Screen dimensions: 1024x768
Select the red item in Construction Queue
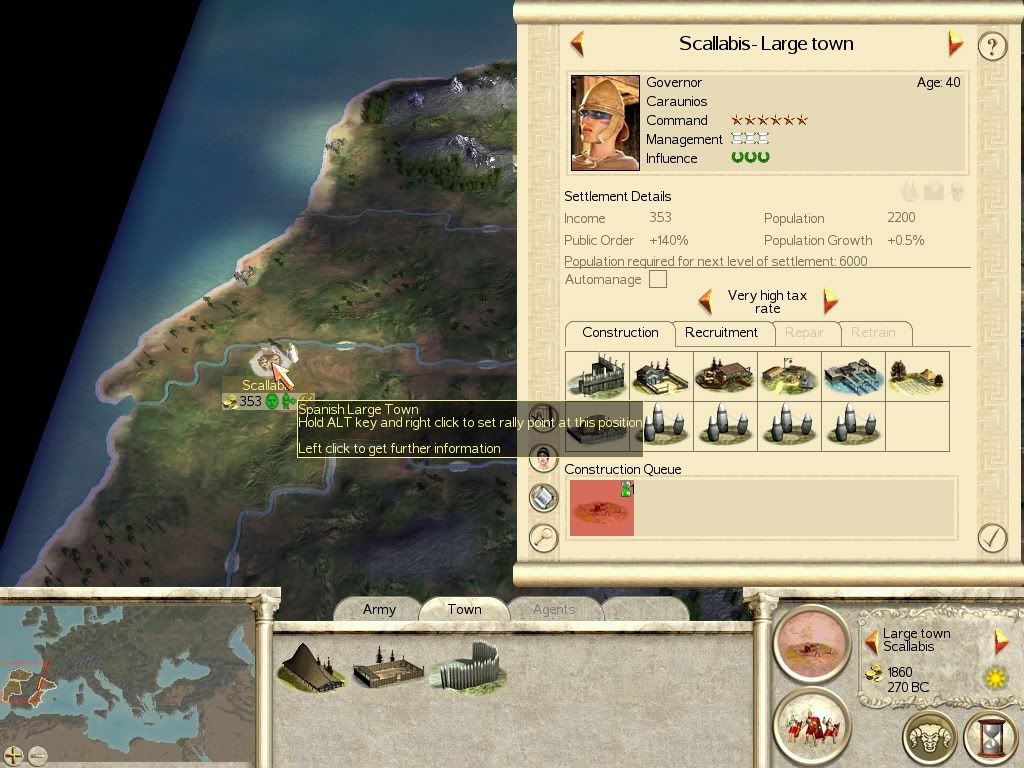coord(601,507)
